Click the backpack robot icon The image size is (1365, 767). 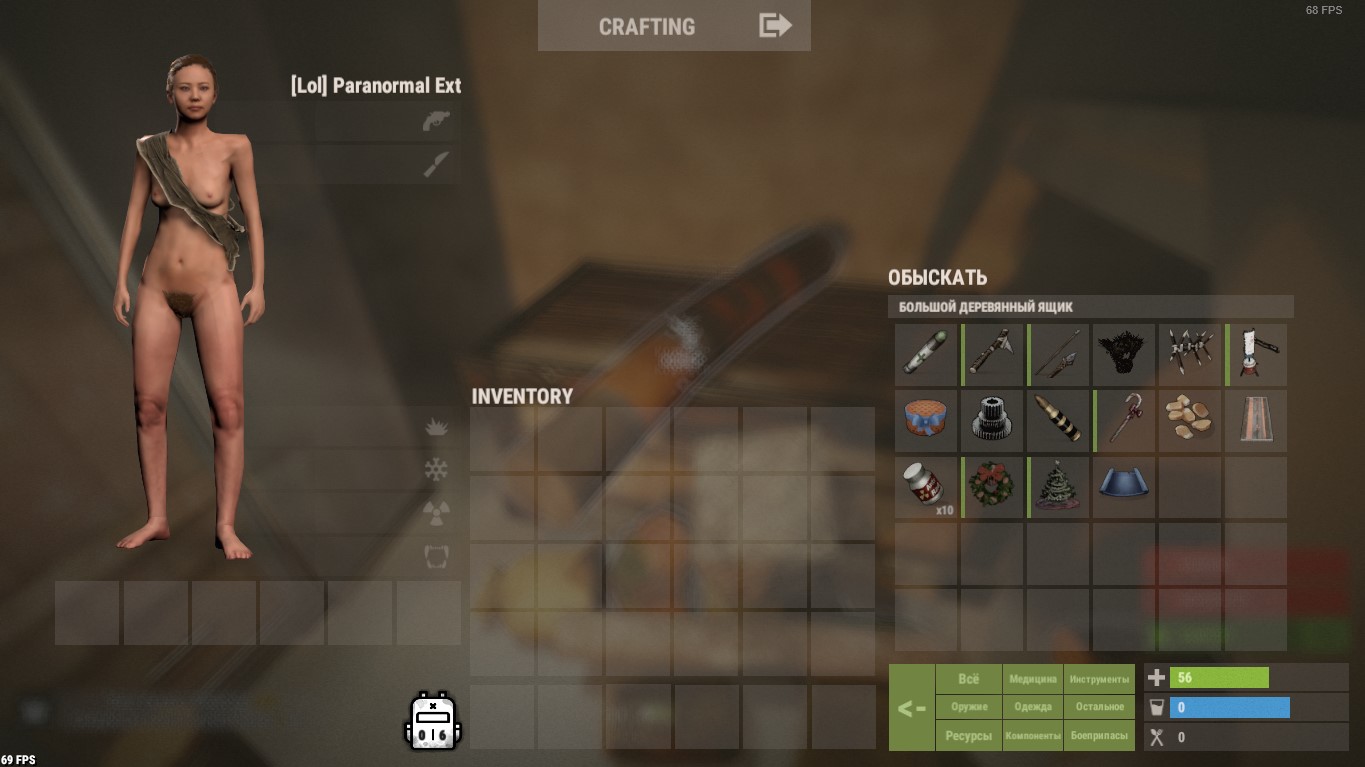coord(433,720)
